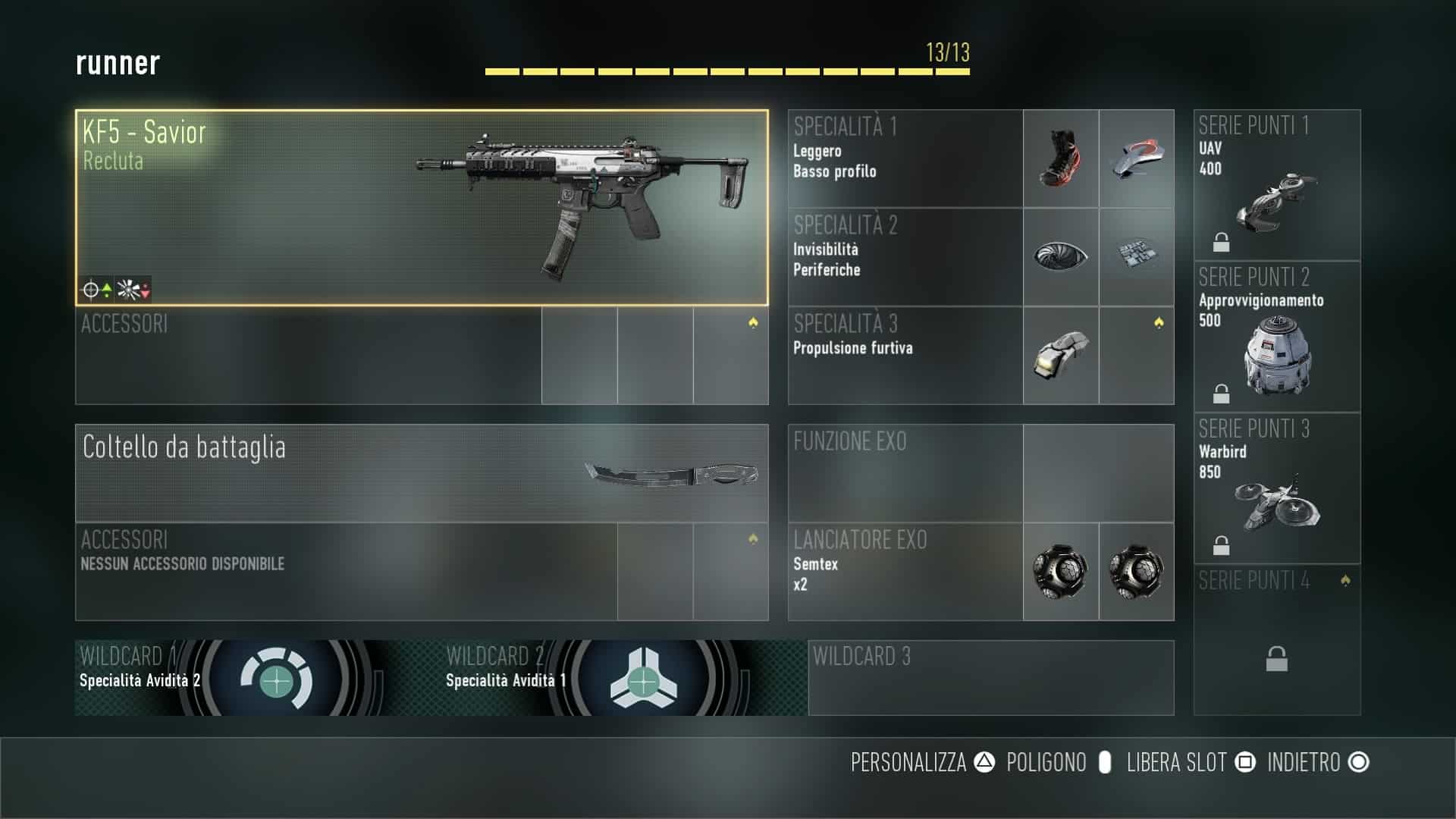
Task: Choose the Leggero boot perk icon
Action: pyautogui.click(x=1060, y=158)
